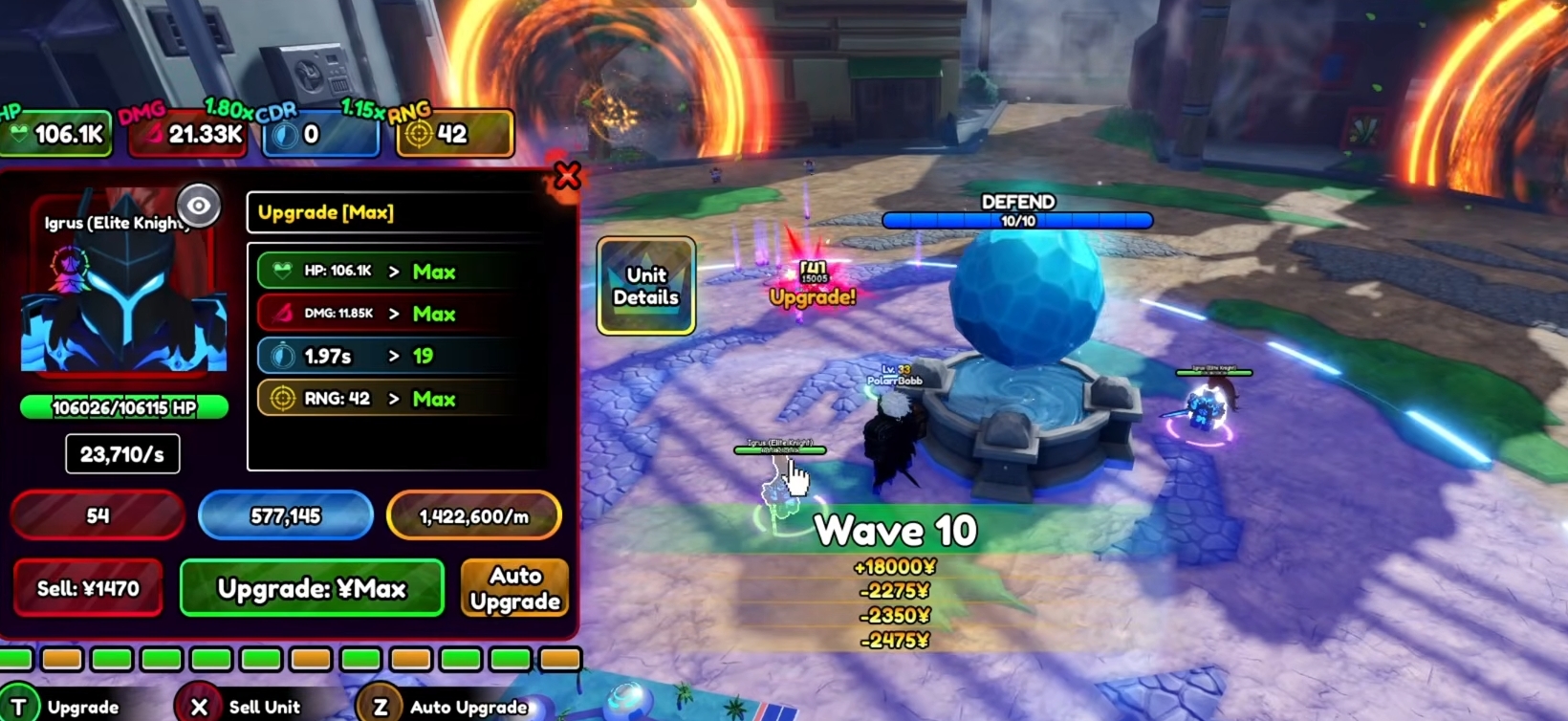Toggle the eye icon on Igrus portrait
1568x721 pixels.
coord(198,205)
